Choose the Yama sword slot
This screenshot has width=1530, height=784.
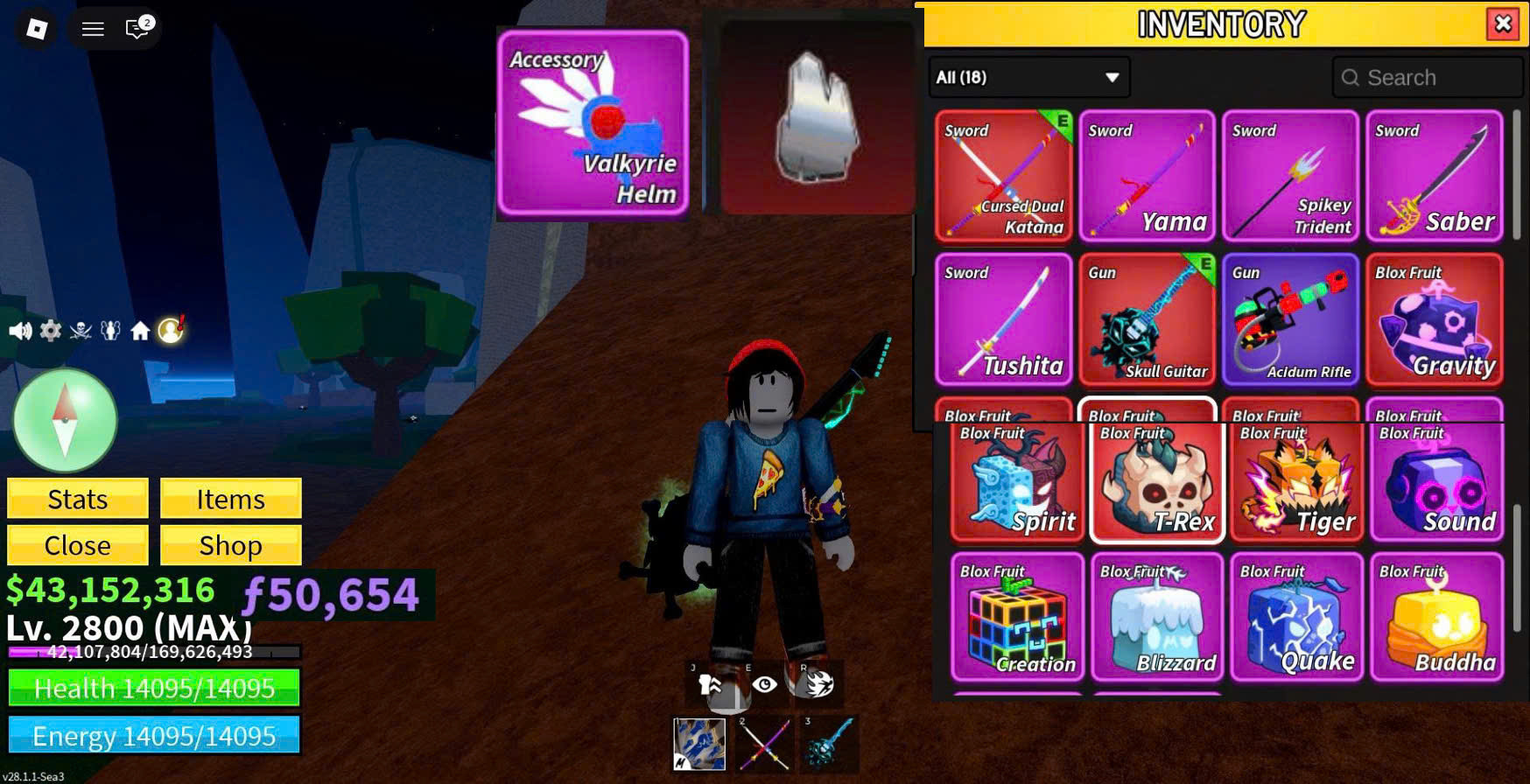click(x=1147, y=176)
